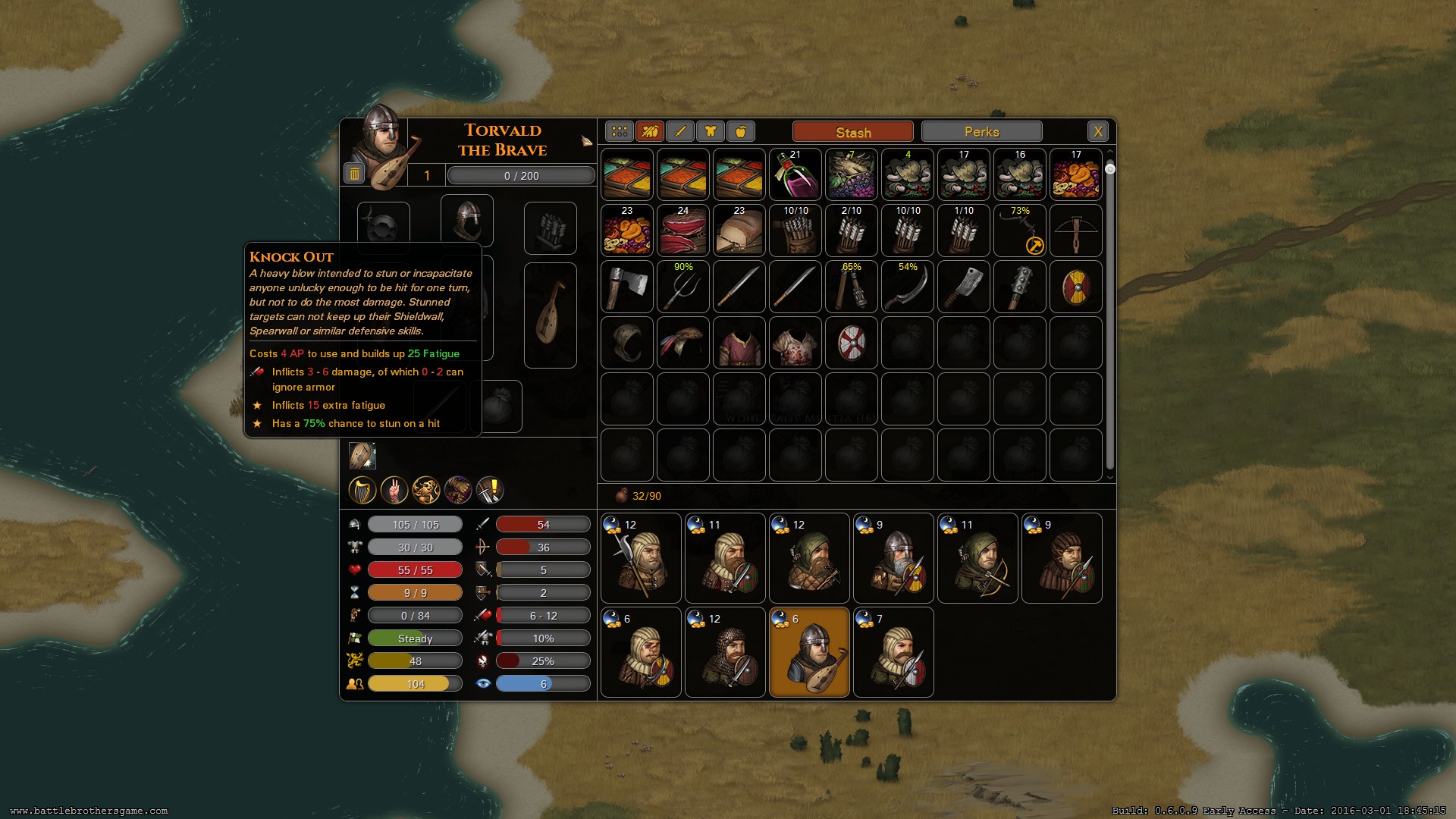
Task: Click the equipped lute weapon slot
Action: [x=550, y=315]
